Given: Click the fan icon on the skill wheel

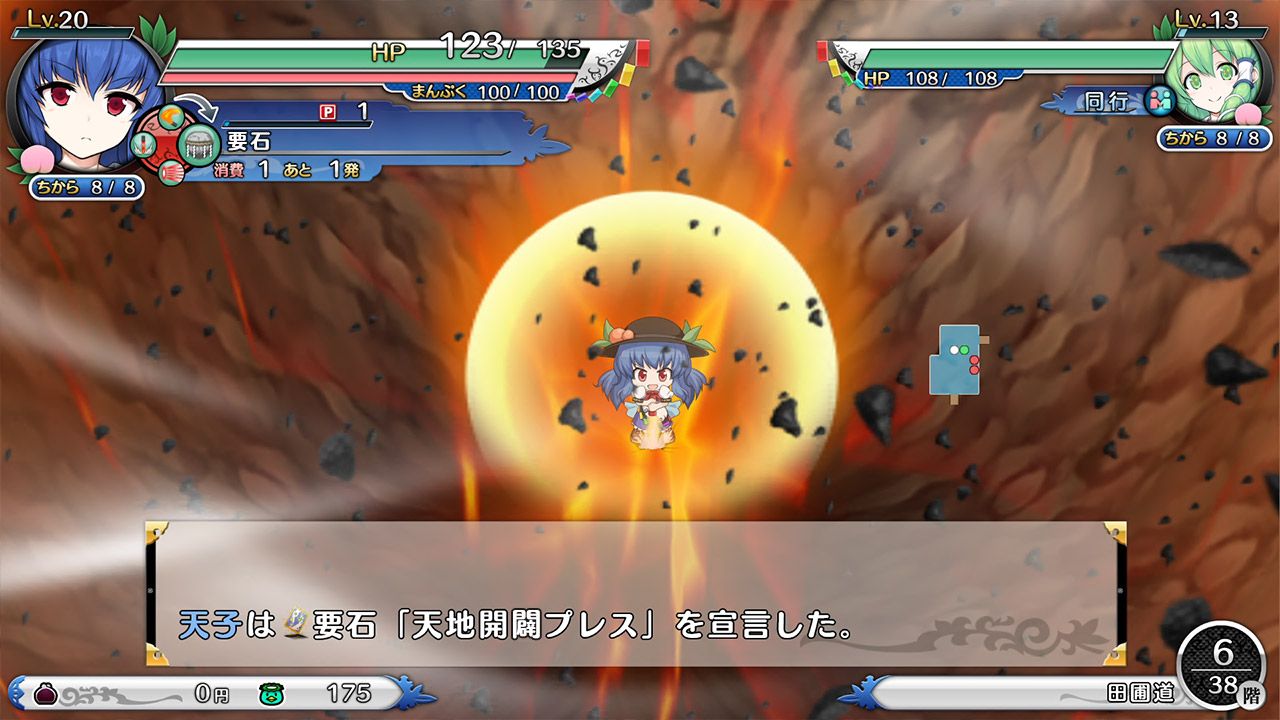Looking at the screenshot, I should pyautogui.click(x=170, y=172).
